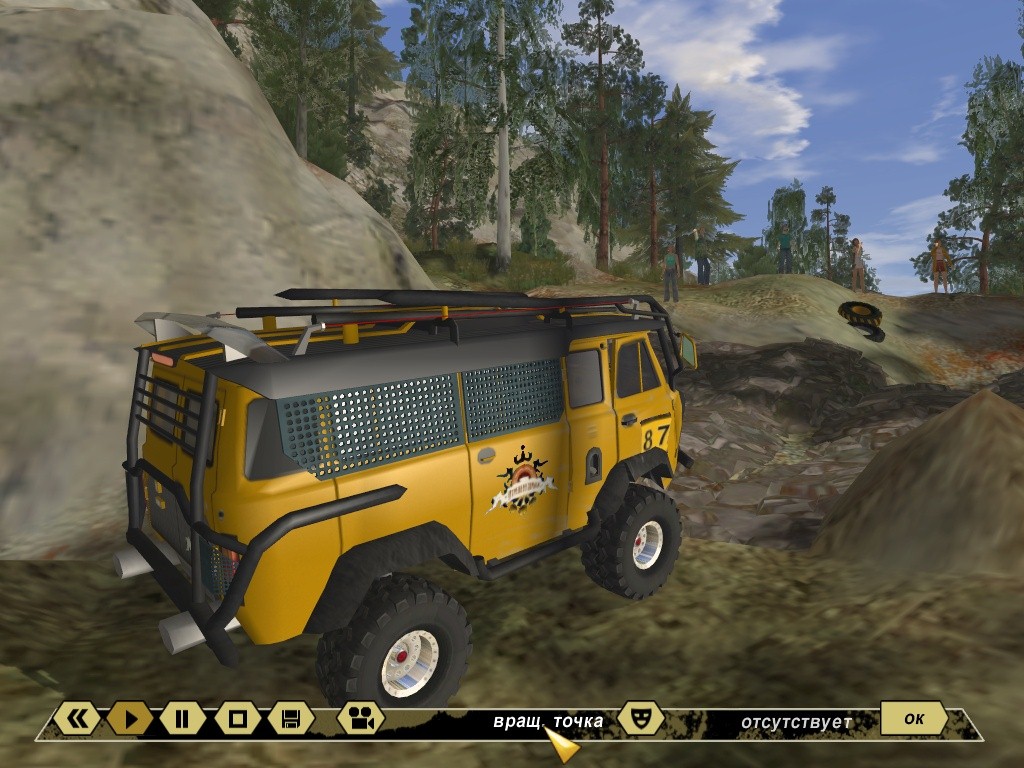Select the "отсутствует" effect label

(x=796, y=722)
